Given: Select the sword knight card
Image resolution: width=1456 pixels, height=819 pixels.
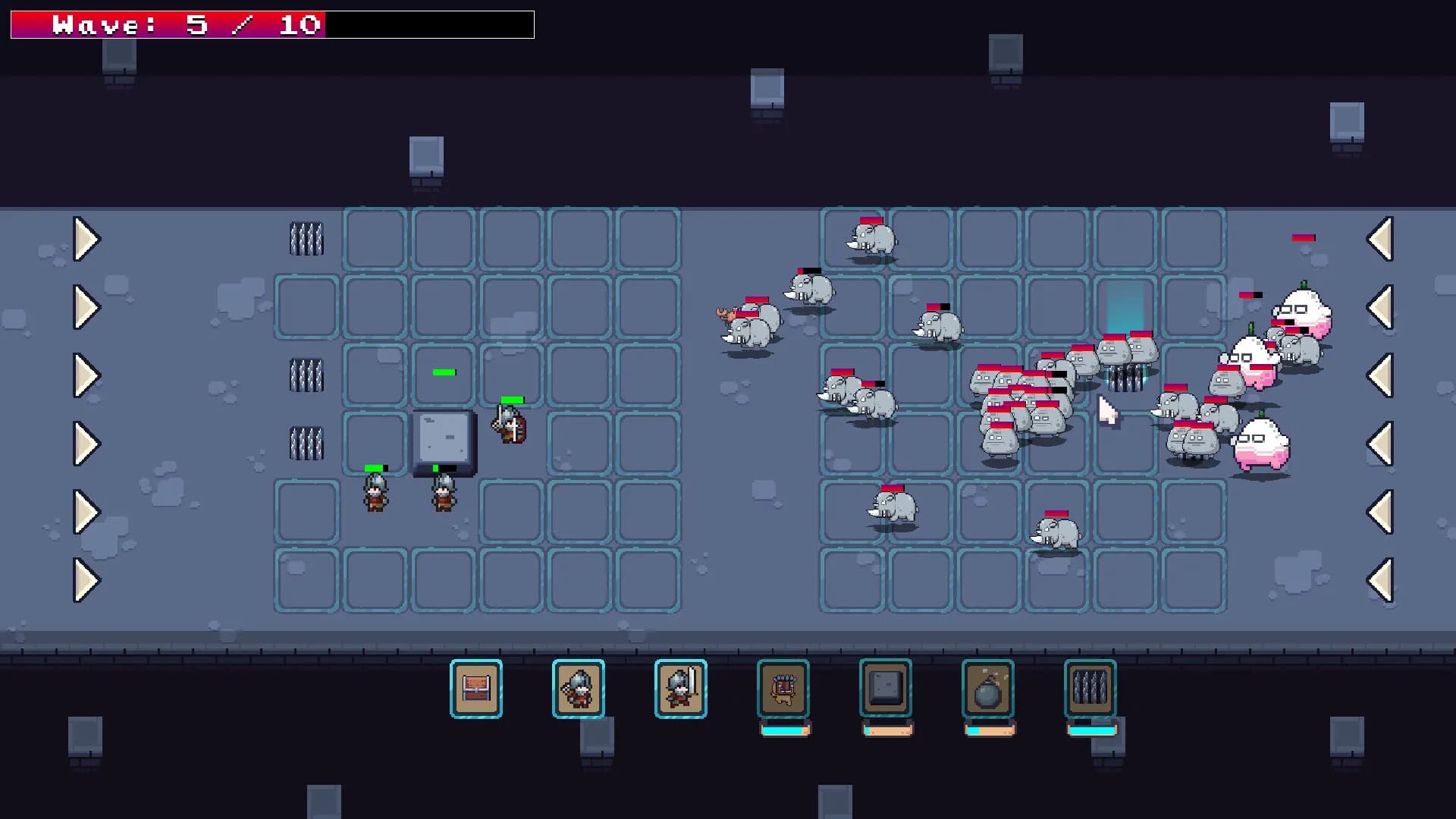Looking at the screenshot, I should click(x=680, y=689).
